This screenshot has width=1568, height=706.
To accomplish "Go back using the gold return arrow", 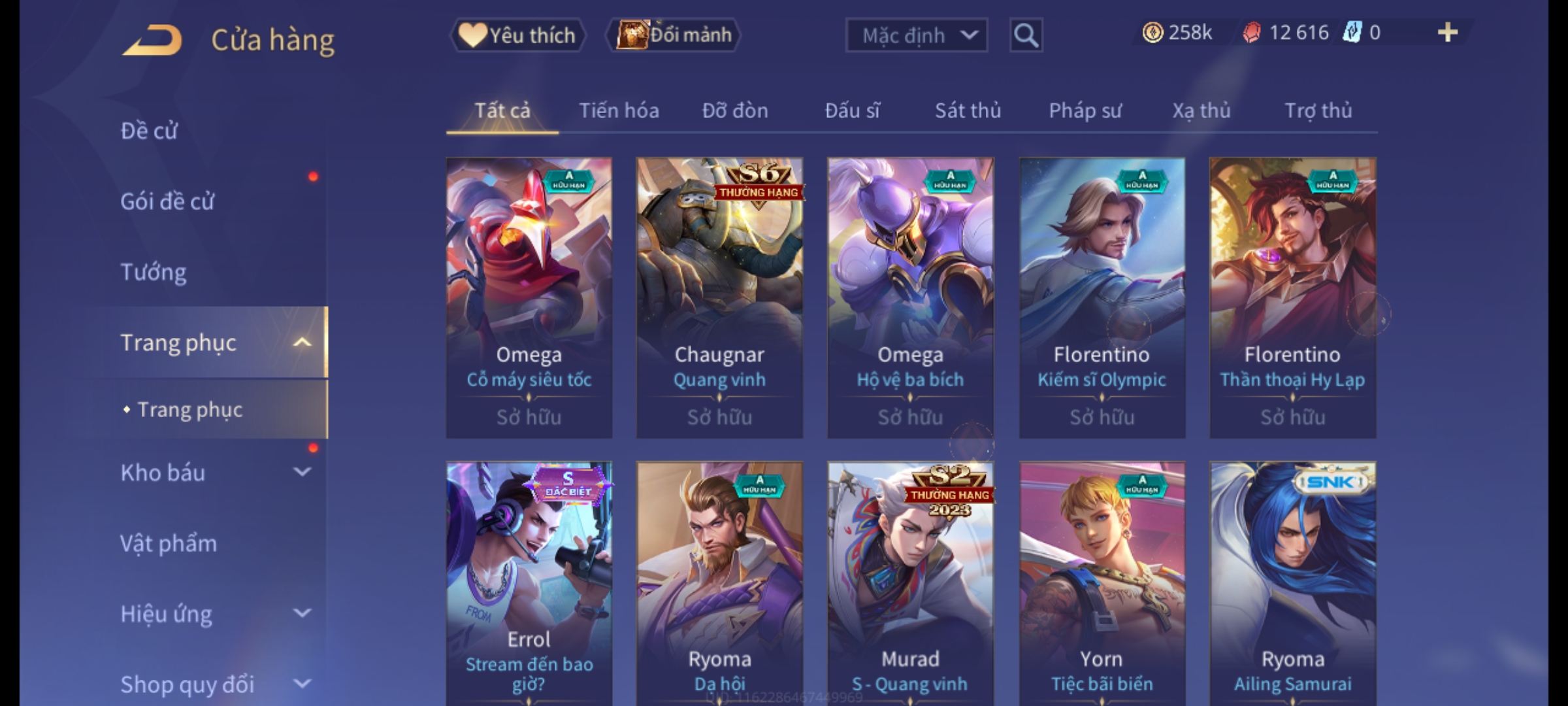I will [x=152, y=41].
